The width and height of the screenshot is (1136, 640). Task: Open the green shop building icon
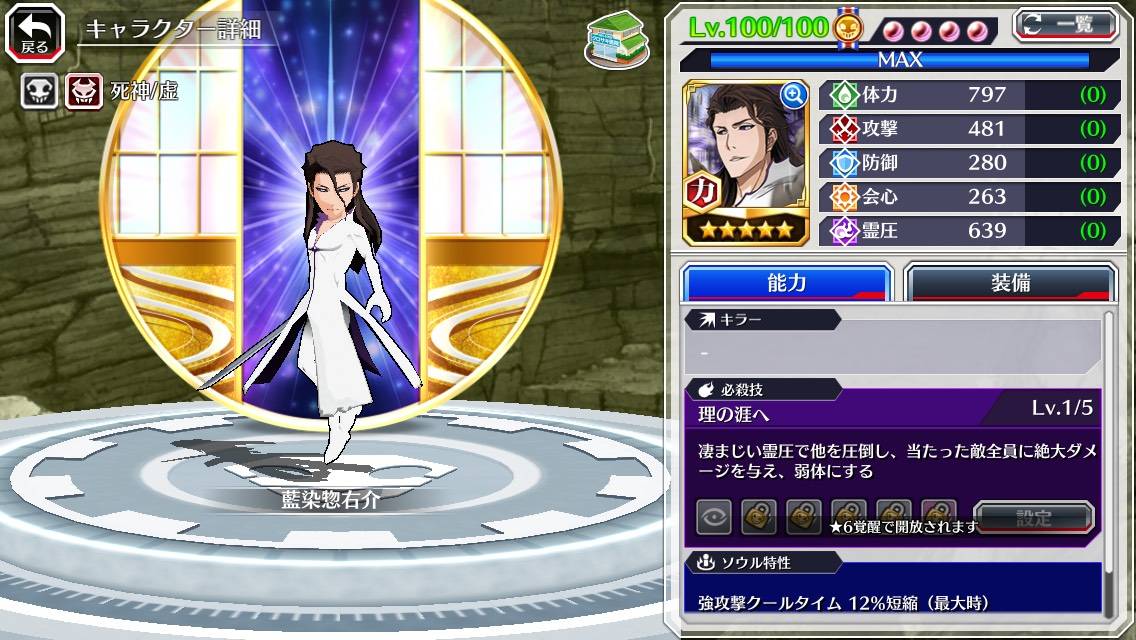614,40
